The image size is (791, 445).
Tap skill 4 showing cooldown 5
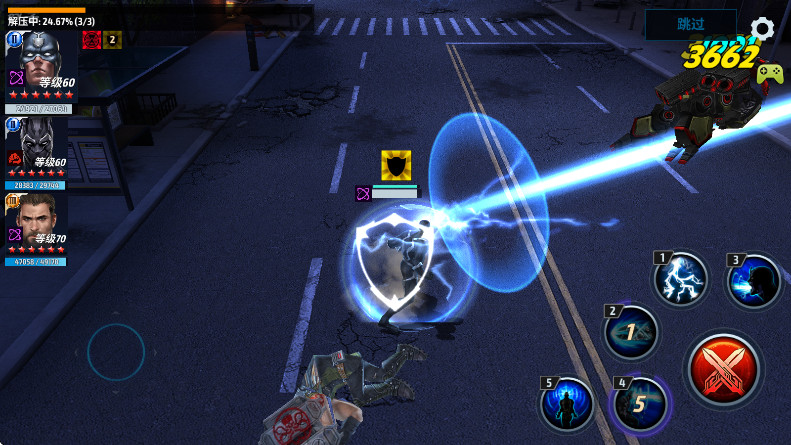(x=640, y=404)
